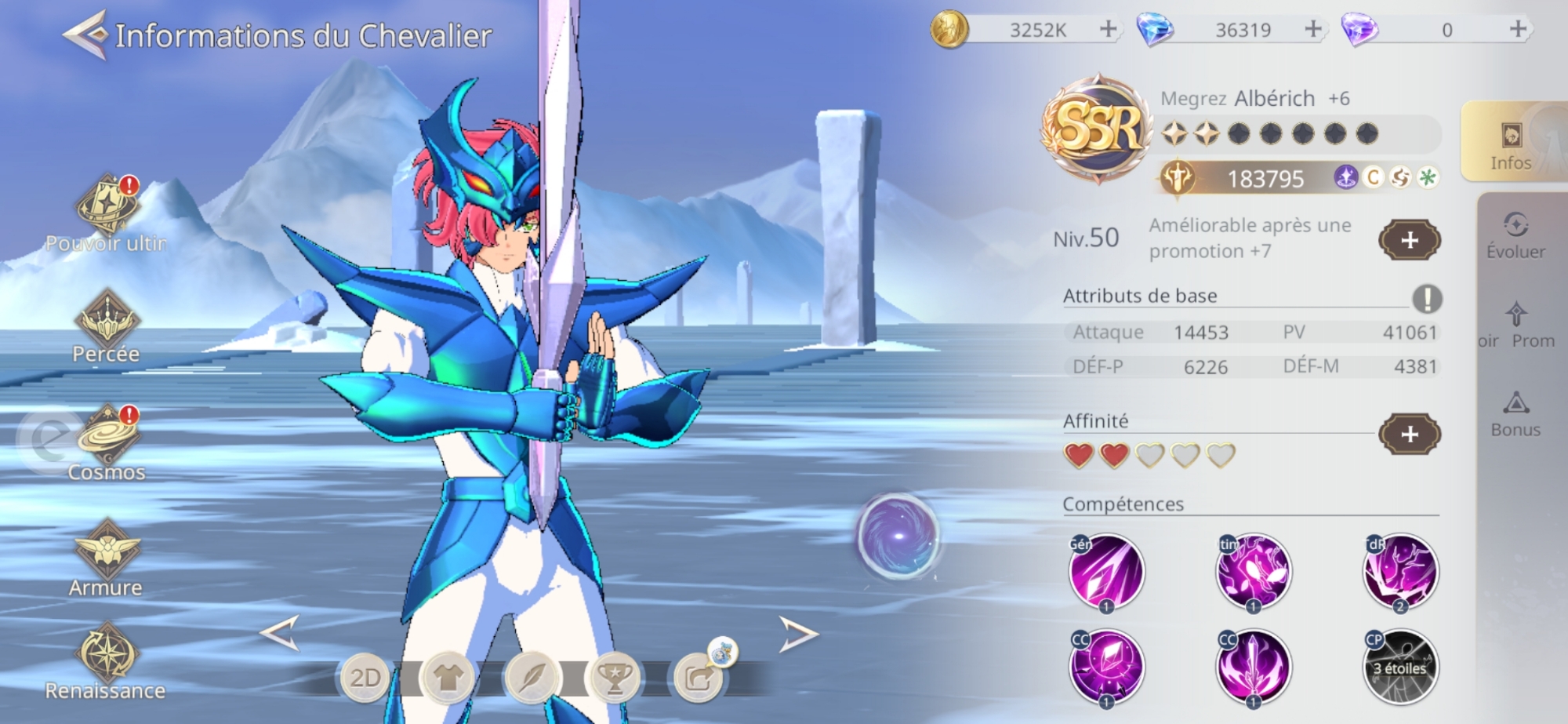1568x724 pixels.
Task: Open the Percée menu
Action: [107, 323]
